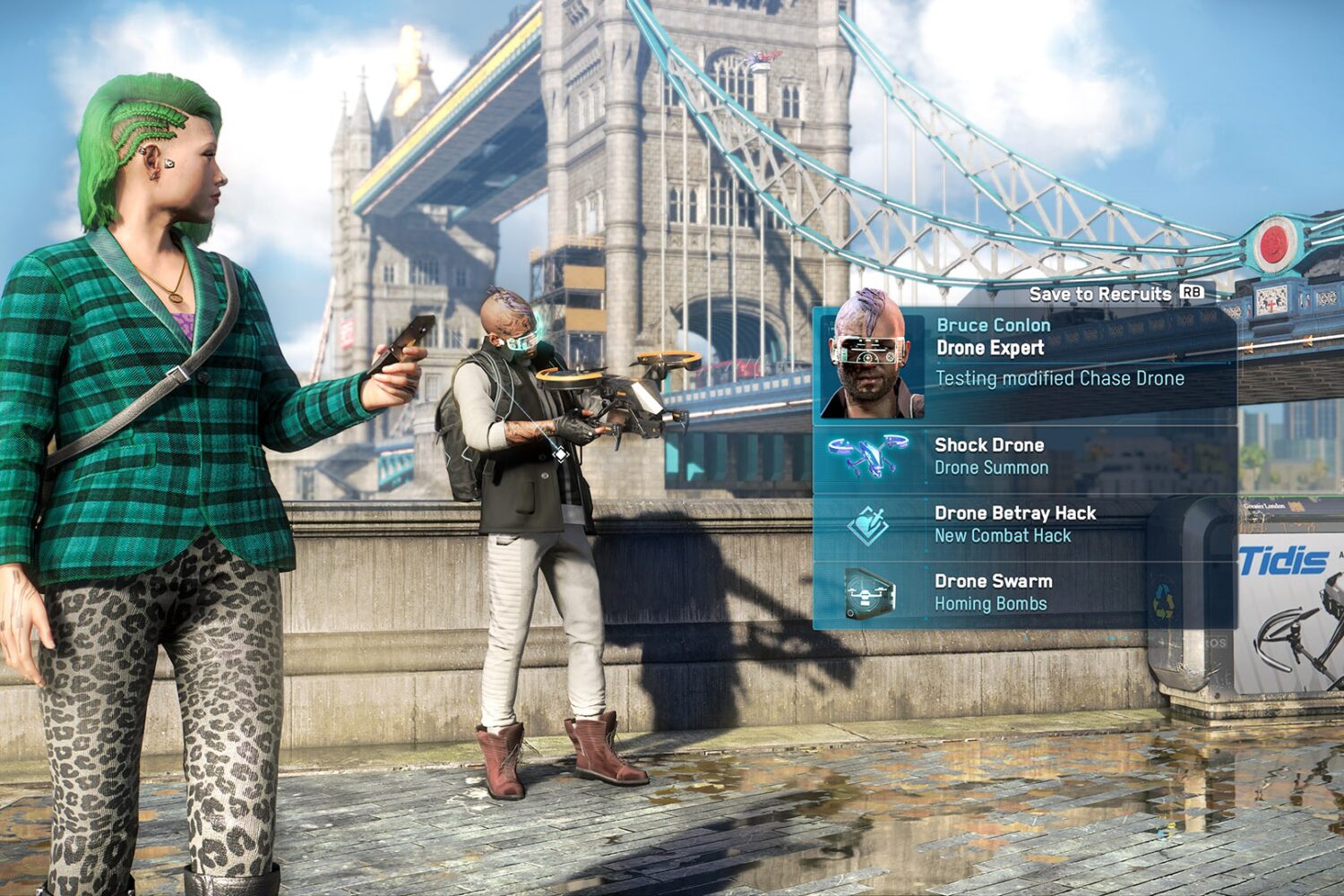1344x896 pixels.
Task: Select the Drone Betray Hack row
Action: [x=1024, y=524]
